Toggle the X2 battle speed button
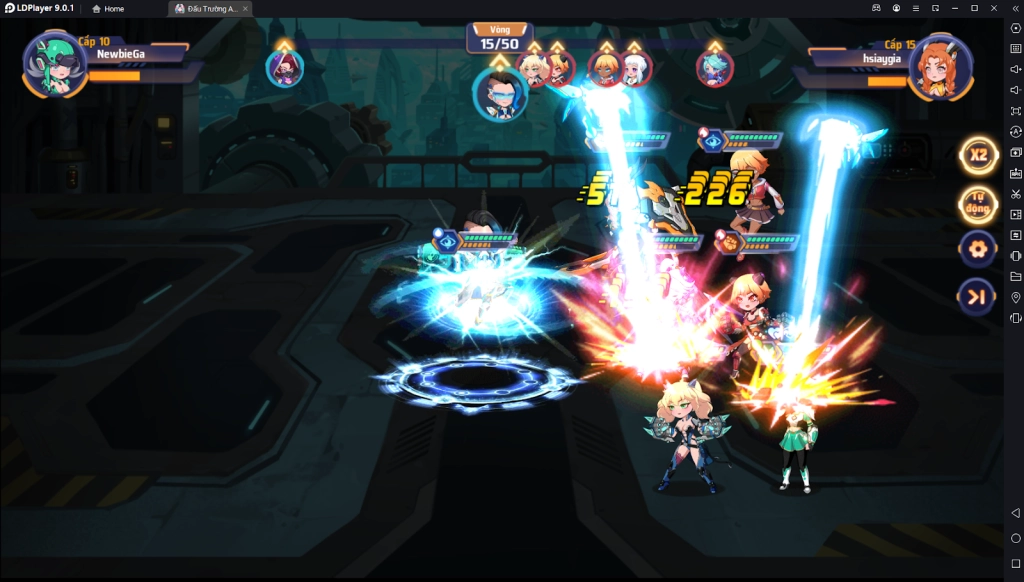 978,155
